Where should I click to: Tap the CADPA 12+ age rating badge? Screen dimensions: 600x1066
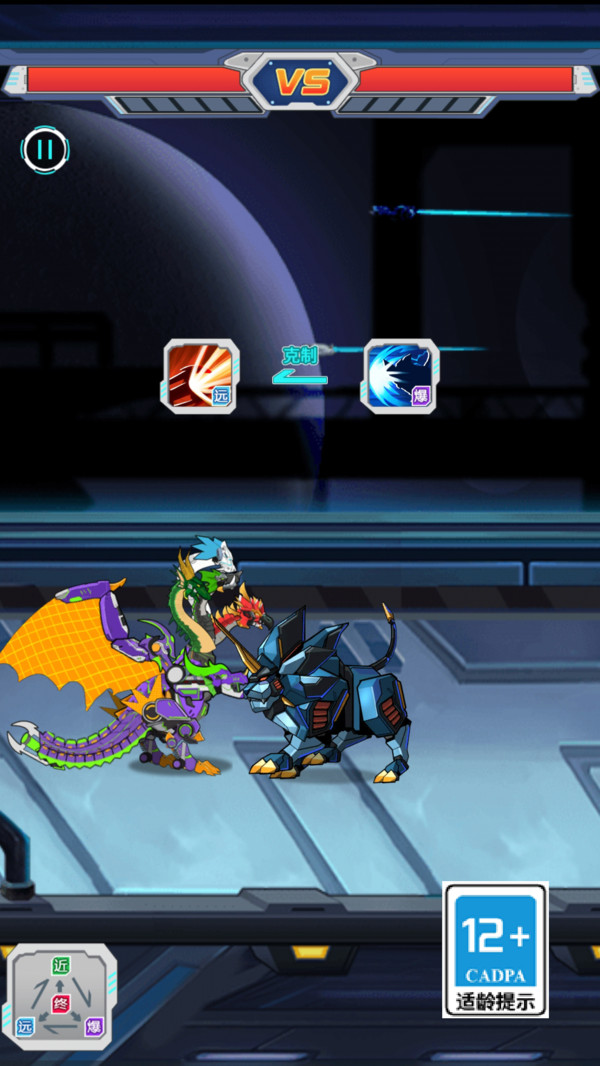click(495, 949)
